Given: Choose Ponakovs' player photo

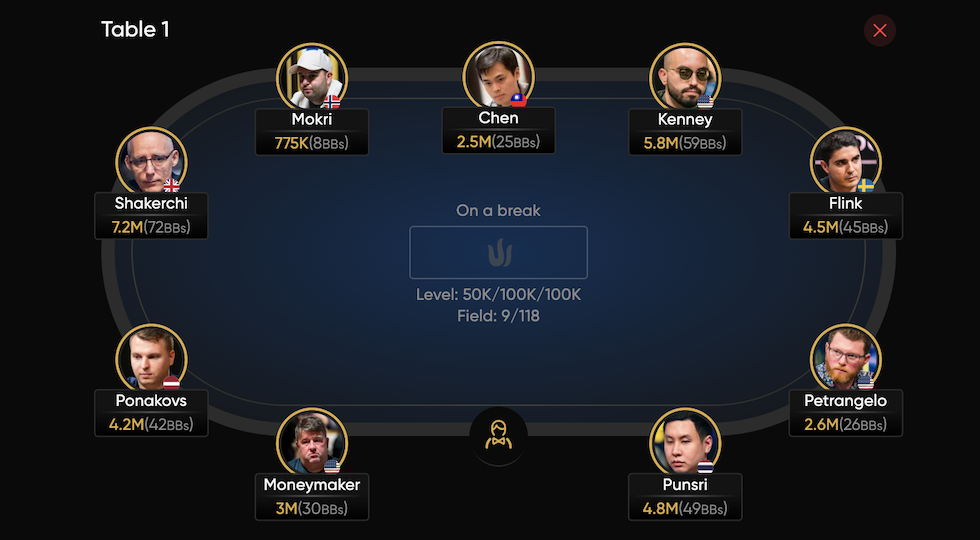Looking at the screenshot, I should click(151, 358).
